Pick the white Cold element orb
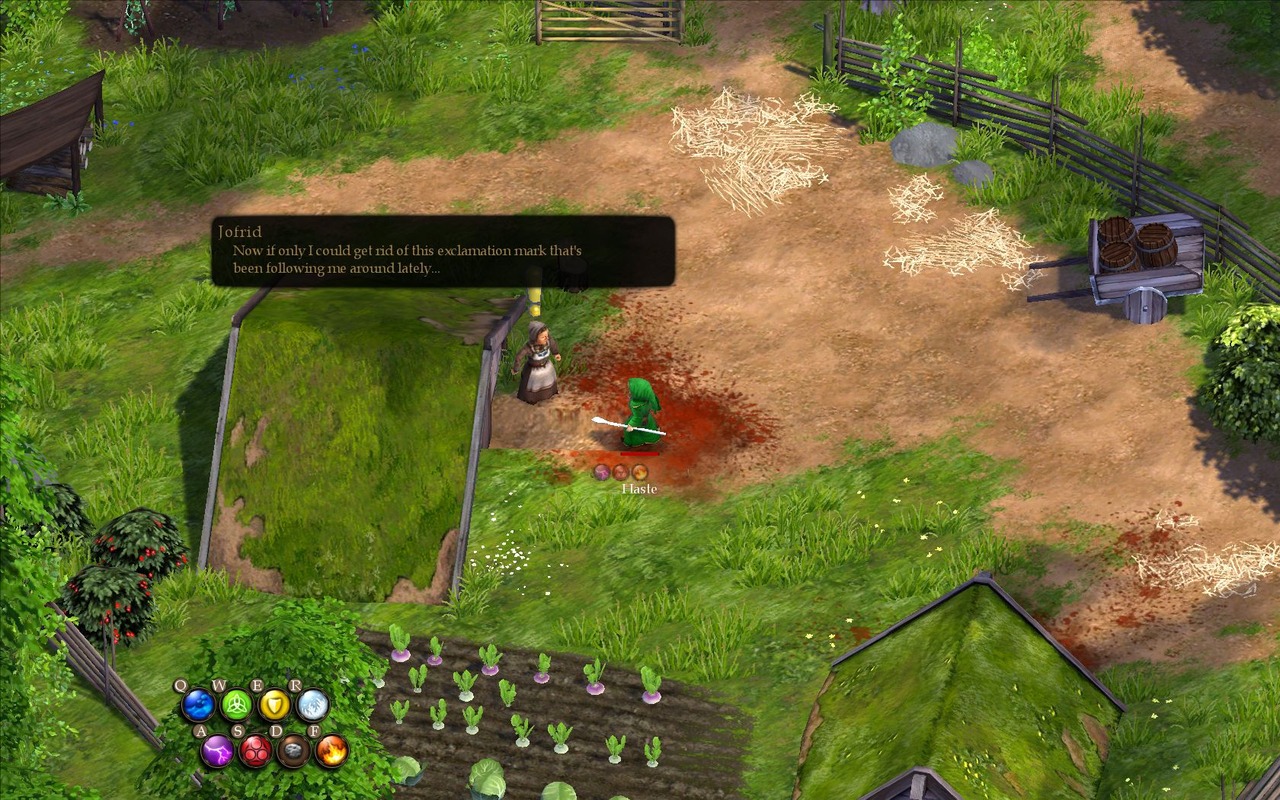This screenshot has width=1280, height=800. [312, 705]
